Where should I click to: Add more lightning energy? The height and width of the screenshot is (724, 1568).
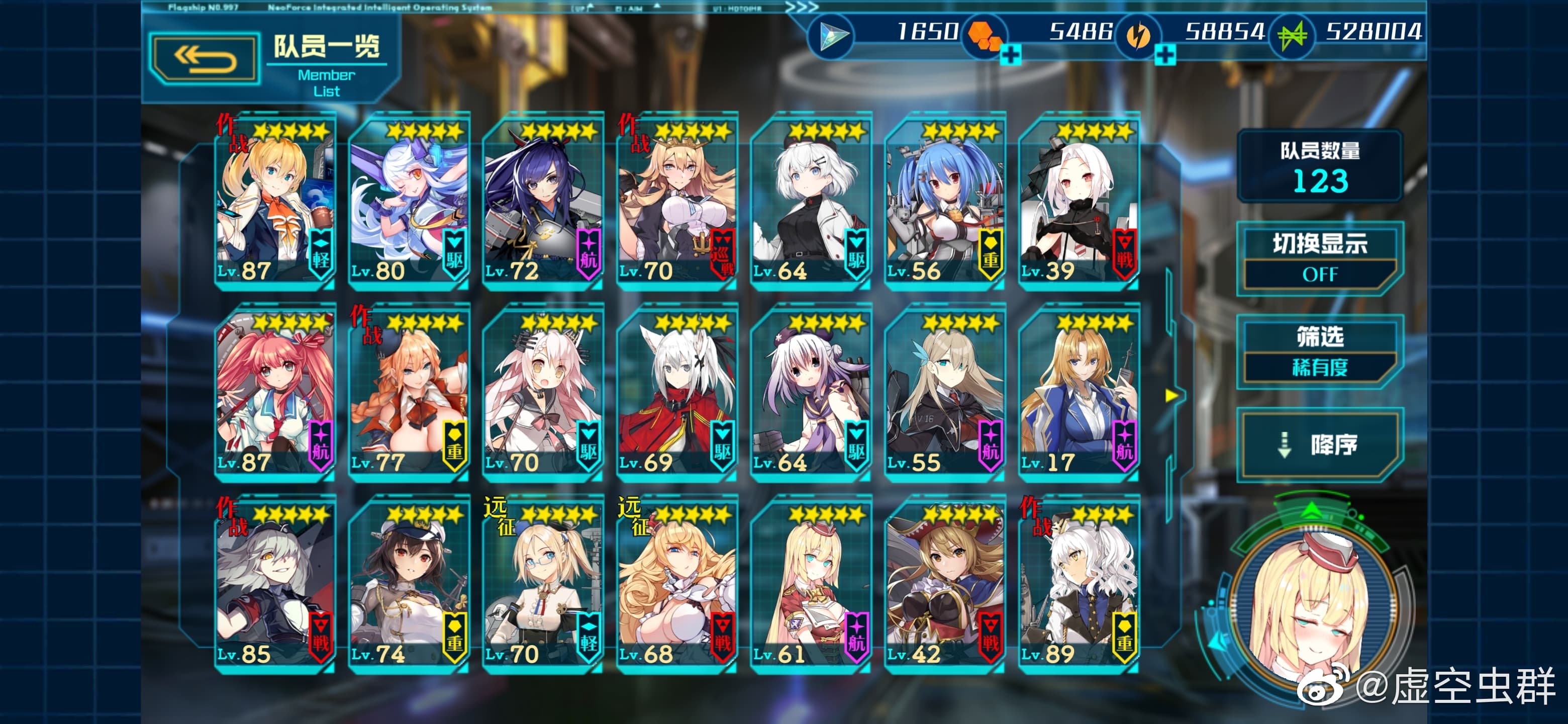click(1164, 55)
